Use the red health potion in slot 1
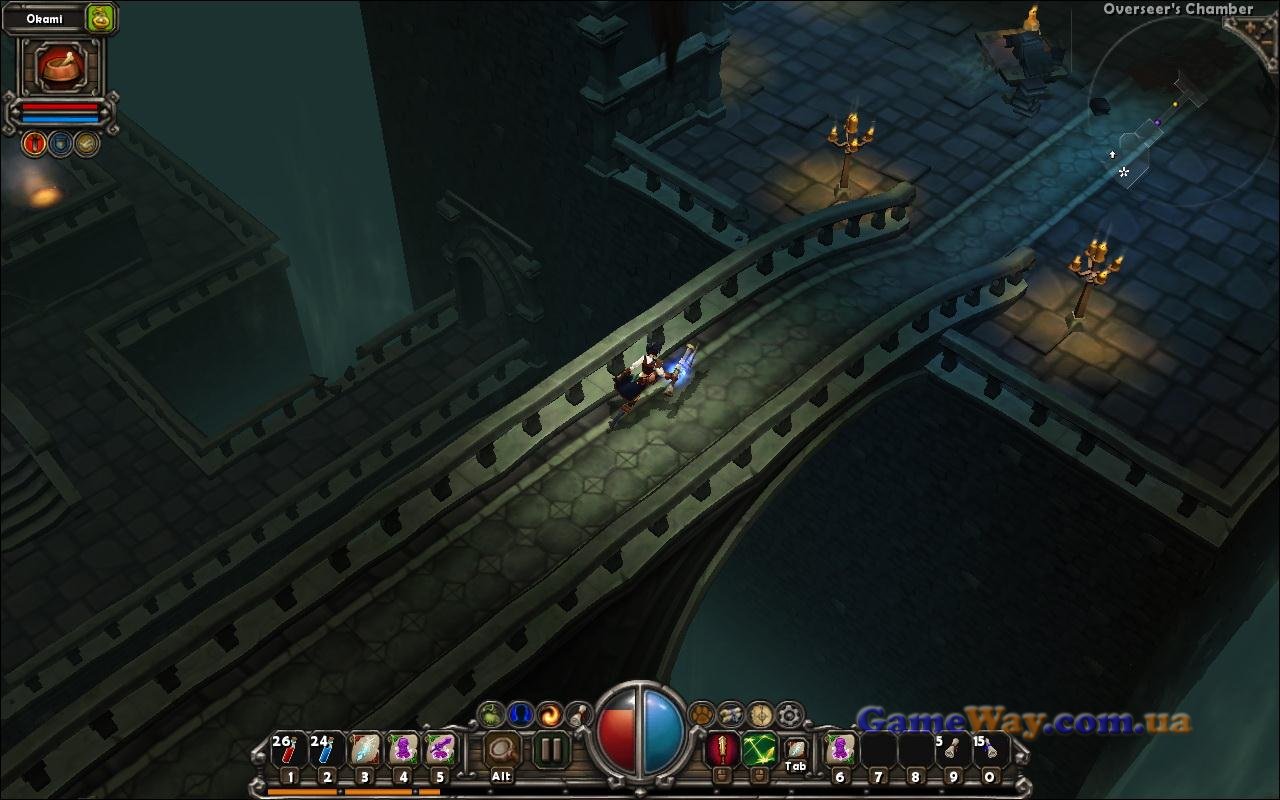This screenshot has height=800, width=1280. click(288, 750)
